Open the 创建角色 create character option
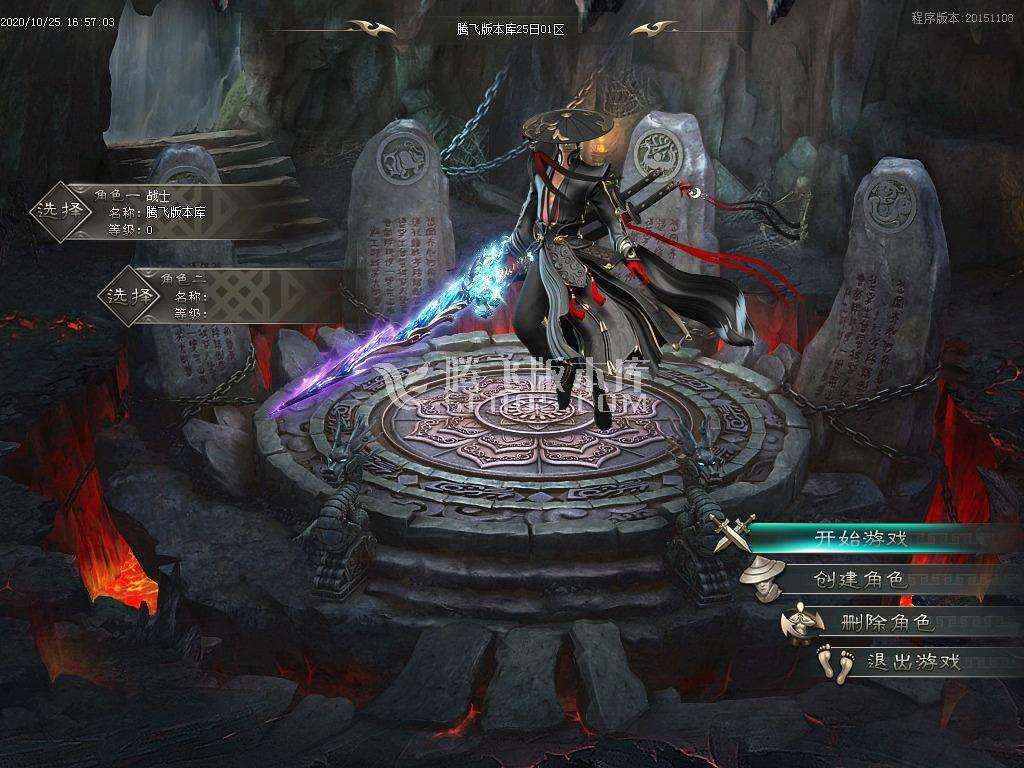 [858, 579]
